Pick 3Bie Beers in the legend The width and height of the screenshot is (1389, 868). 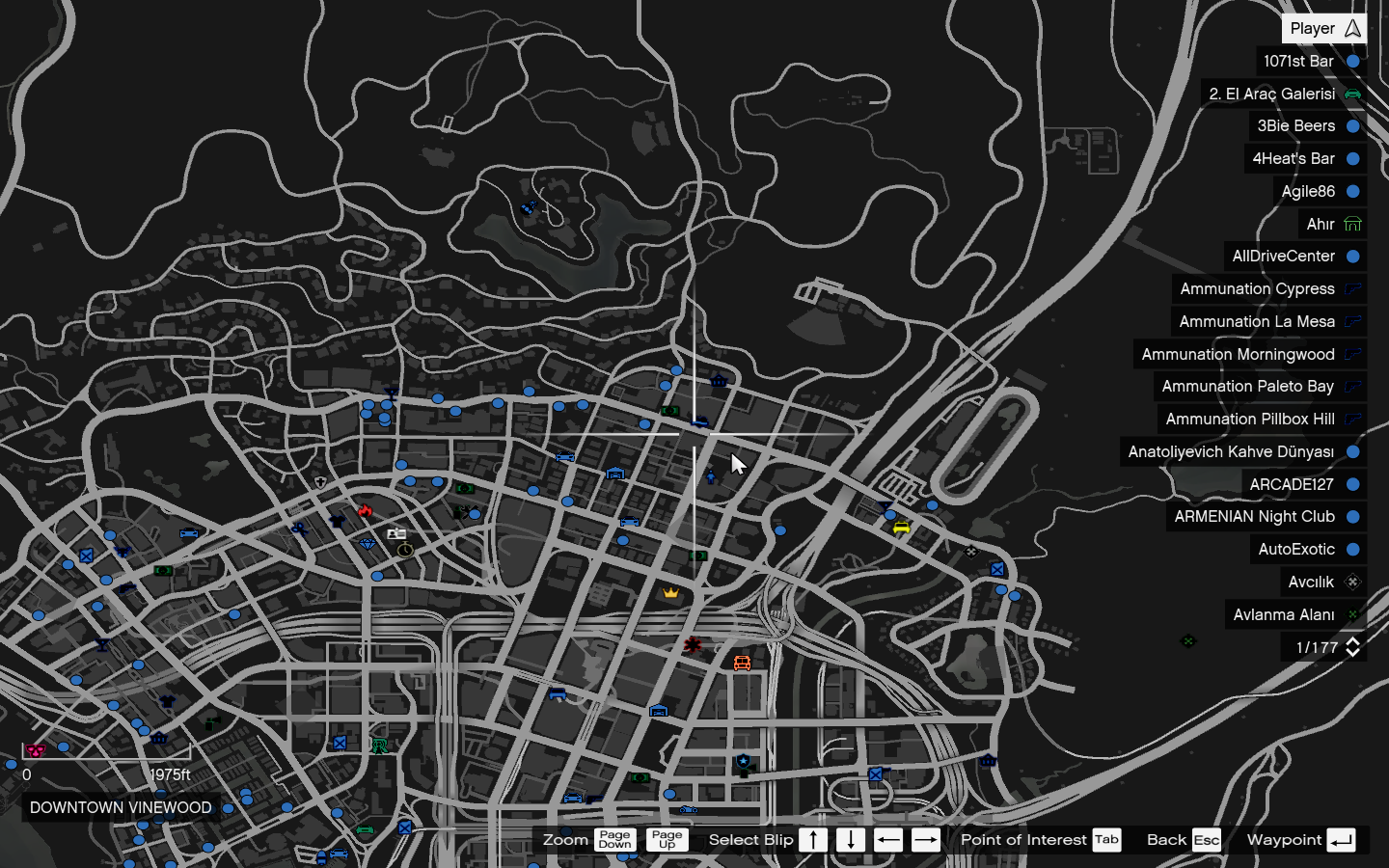(x=1307, y=126)
